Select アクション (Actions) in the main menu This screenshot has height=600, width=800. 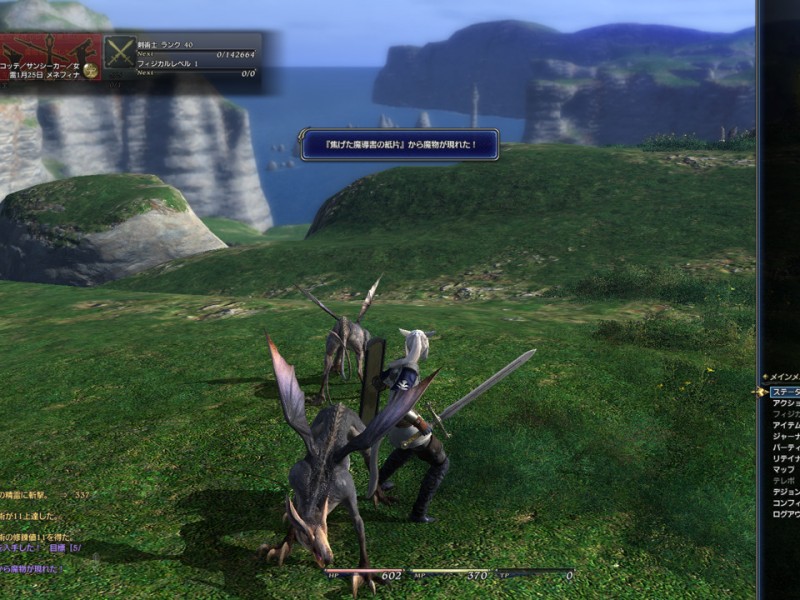click(x=785, y=403)
